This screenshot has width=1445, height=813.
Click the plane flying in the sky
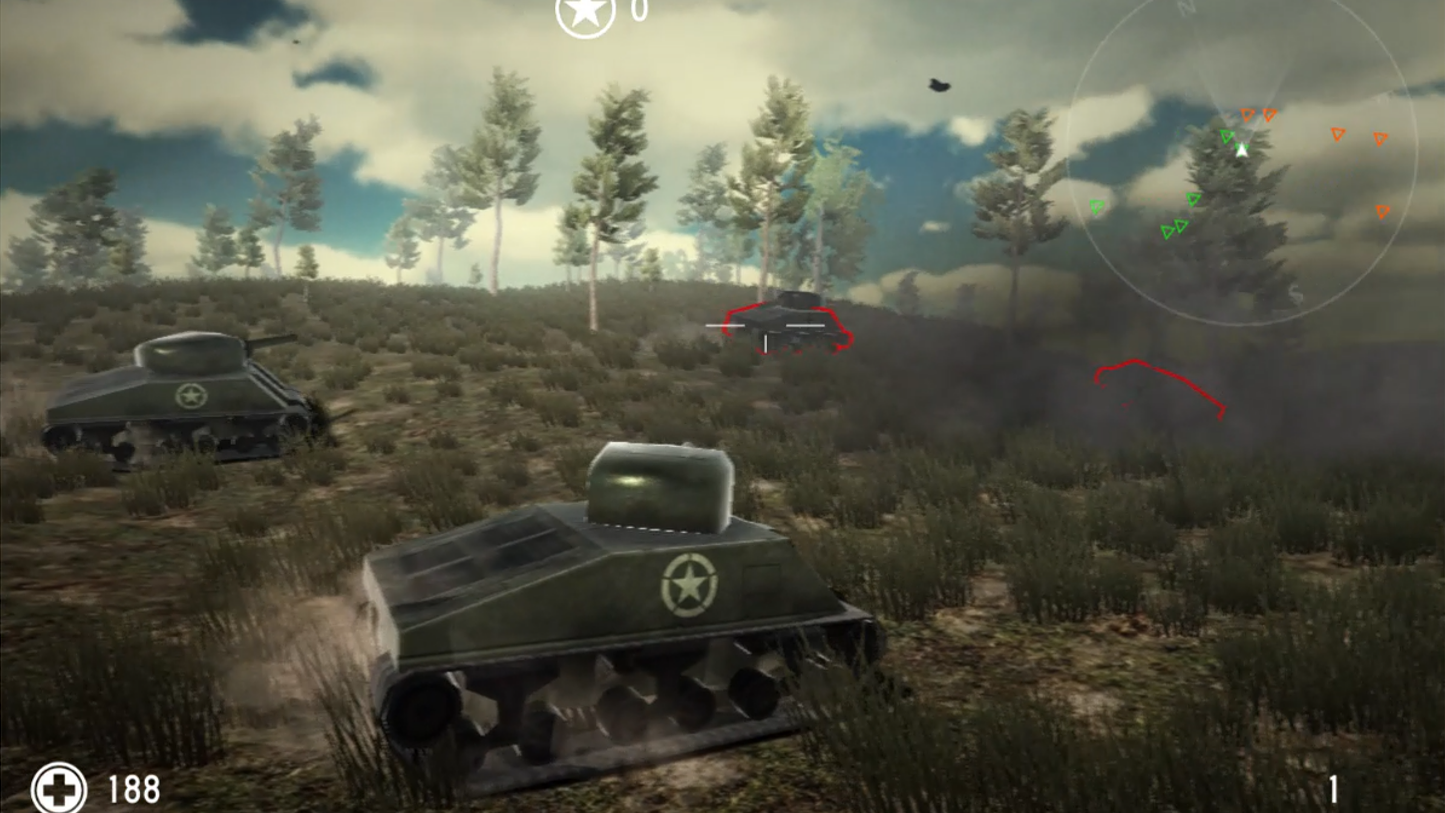click(938, 87)
